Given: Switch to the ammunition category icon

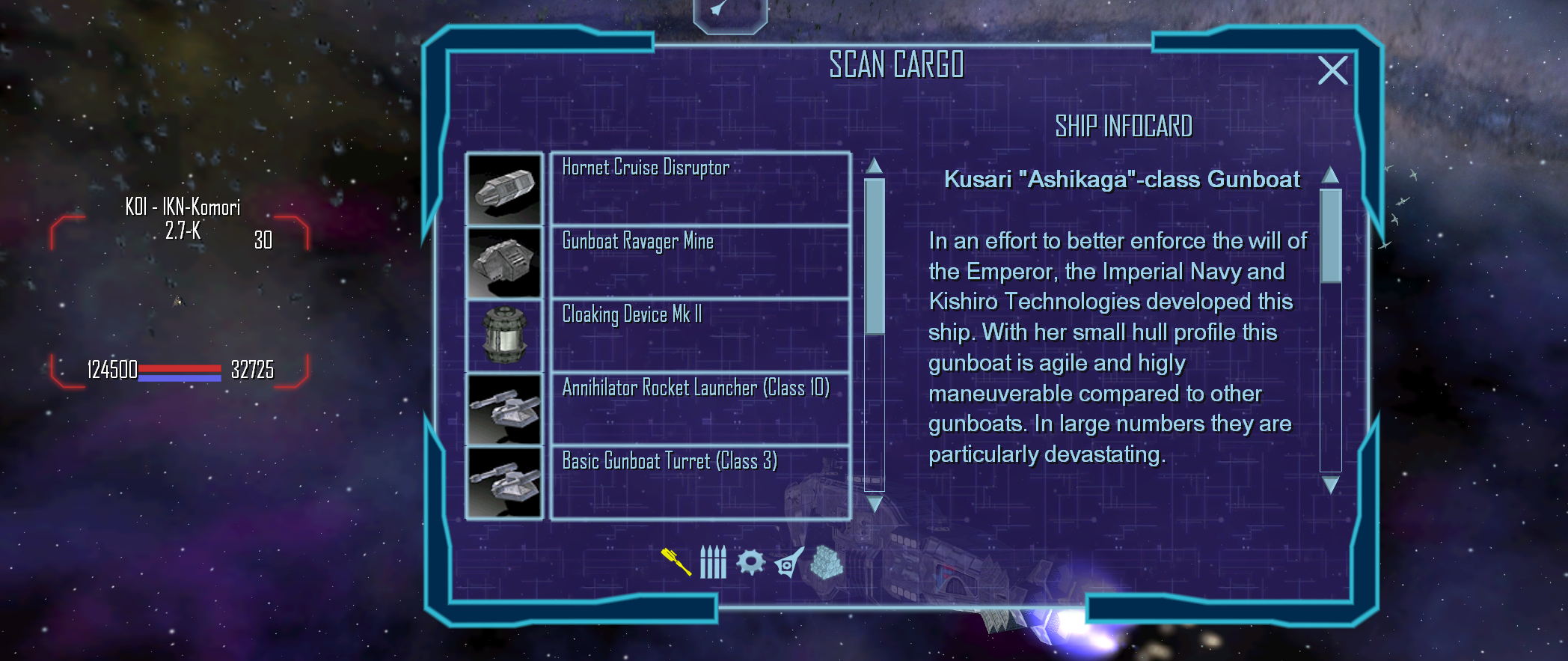Looking at the screenshot, I should (x=713, y=561).
